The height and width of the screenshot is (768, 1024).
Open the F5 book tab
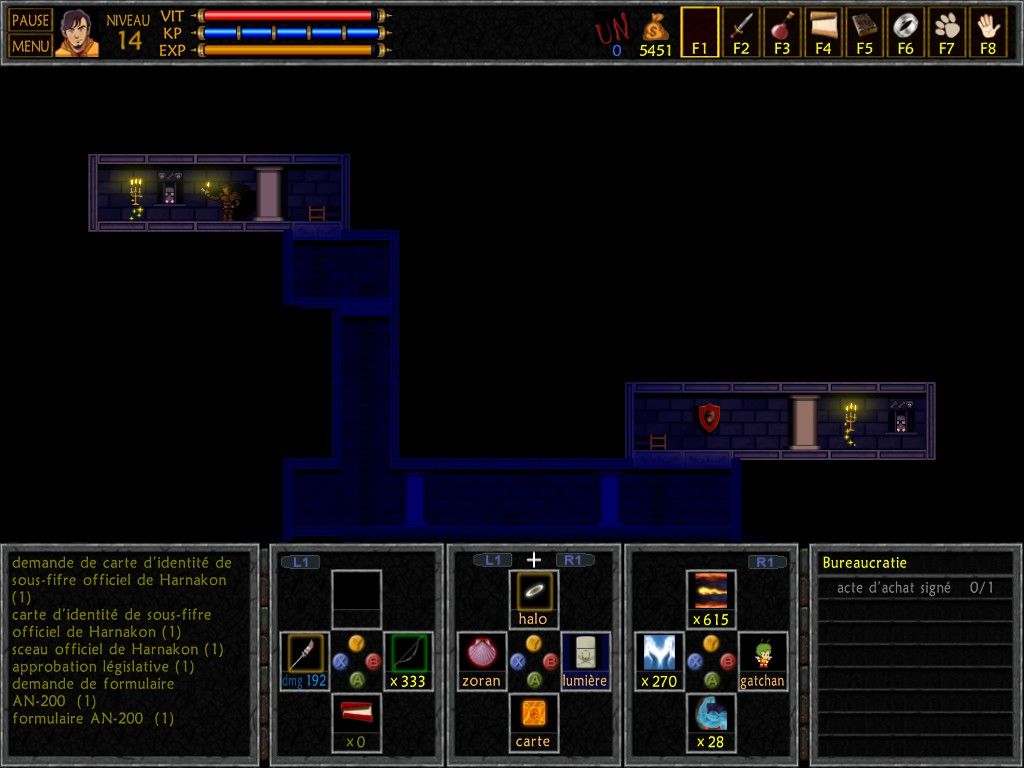tap(864, 32)
